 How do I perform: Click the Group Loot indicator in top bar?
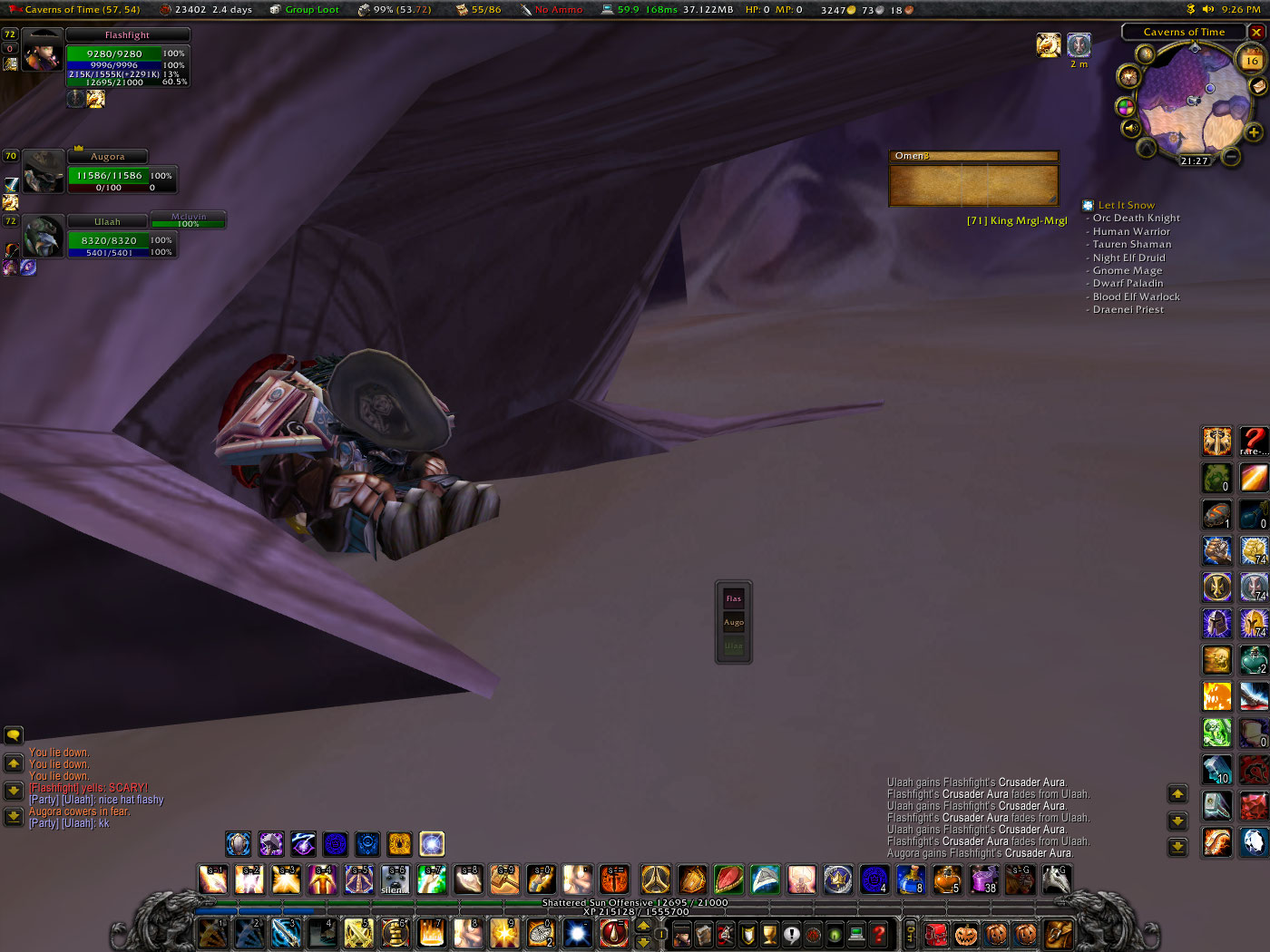tap(305, 9)
